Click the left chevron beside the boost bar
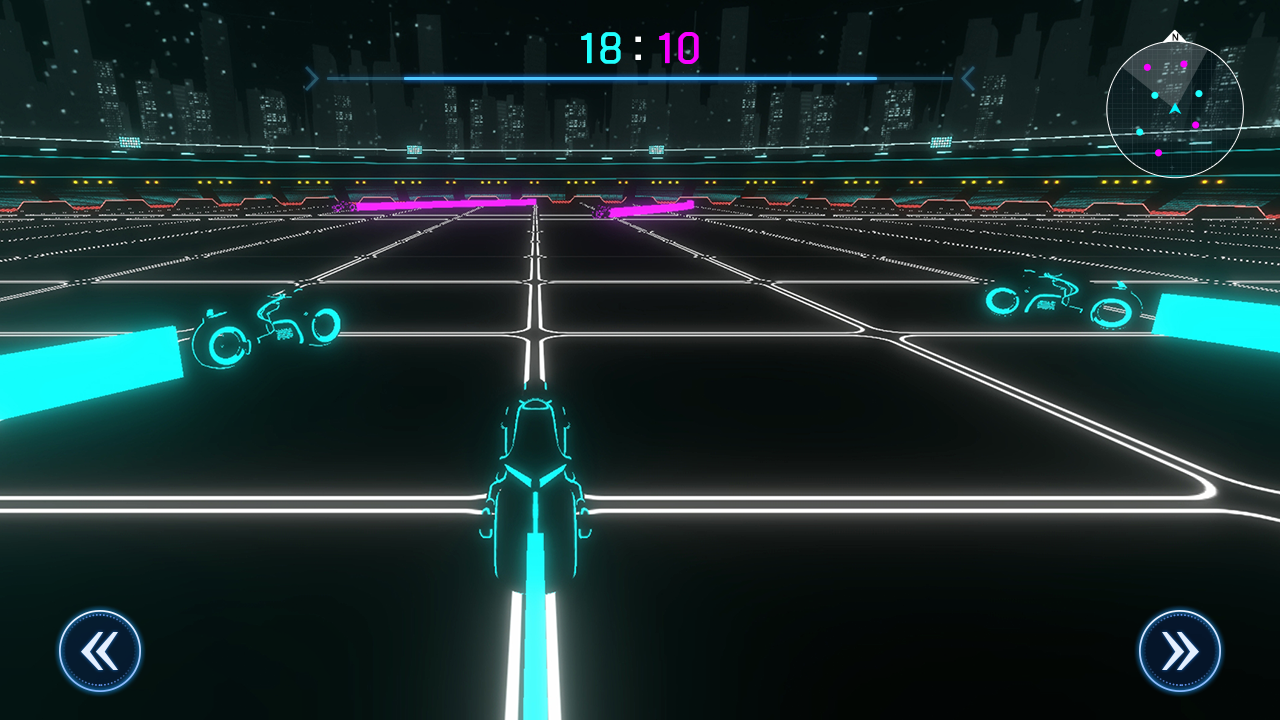Image resolution: width=1280 pixels, height=720 pixels. pyautogui.click(x=313, y=77)
